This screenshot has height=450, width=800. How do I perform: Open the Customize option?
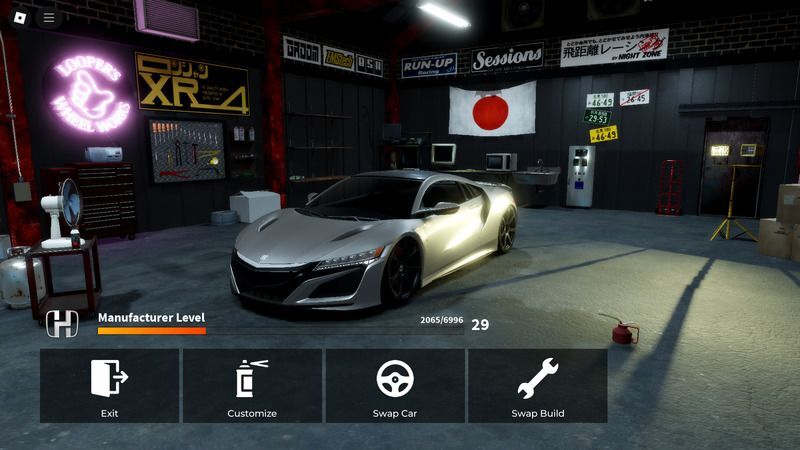(x=252, y=385)
